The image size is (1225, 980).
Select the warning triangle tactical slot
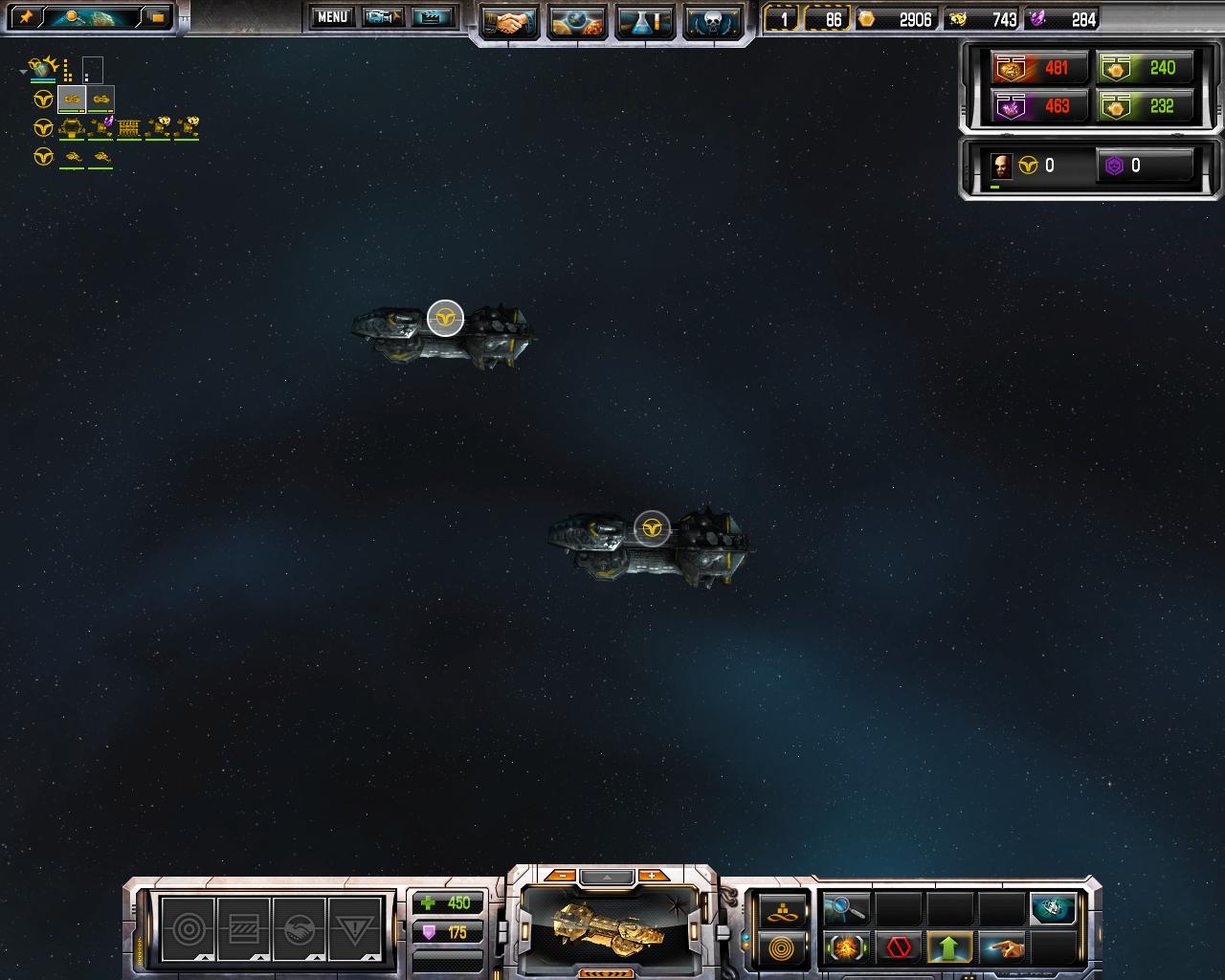pos(355,927)
